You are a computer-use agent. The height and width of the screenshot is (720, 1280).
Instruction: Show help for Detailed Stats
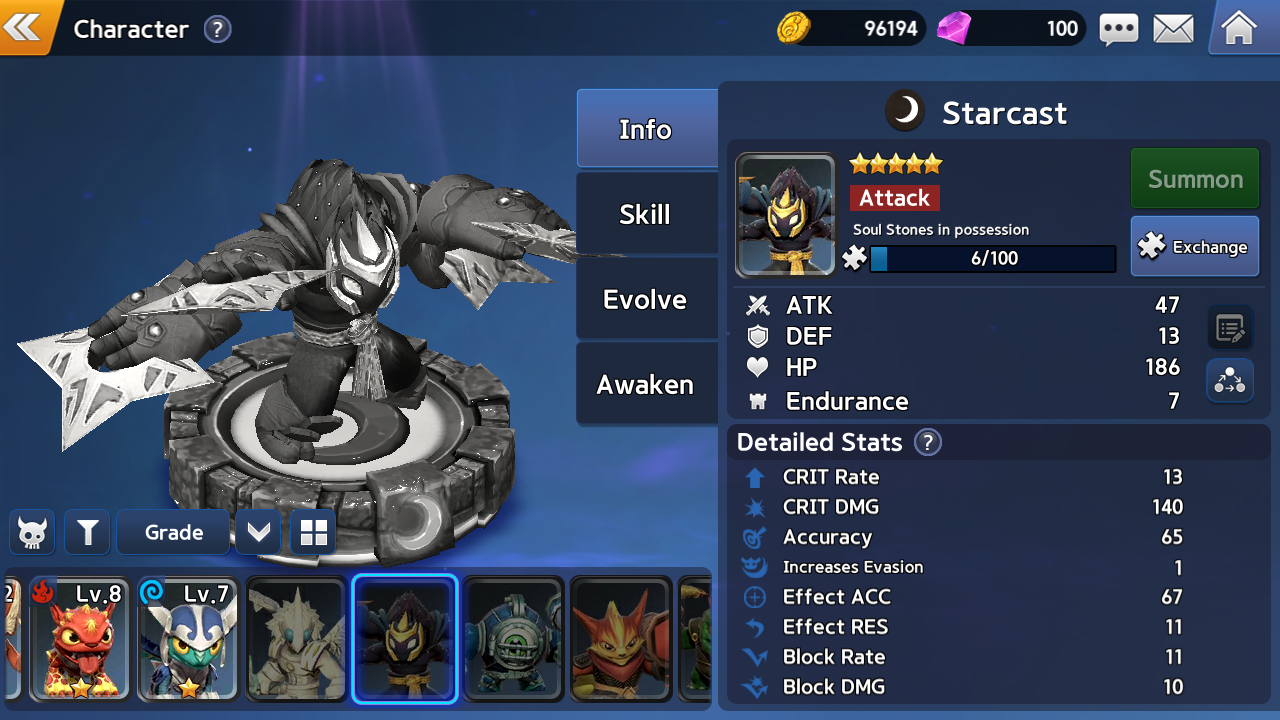click(x=928, y=442)
